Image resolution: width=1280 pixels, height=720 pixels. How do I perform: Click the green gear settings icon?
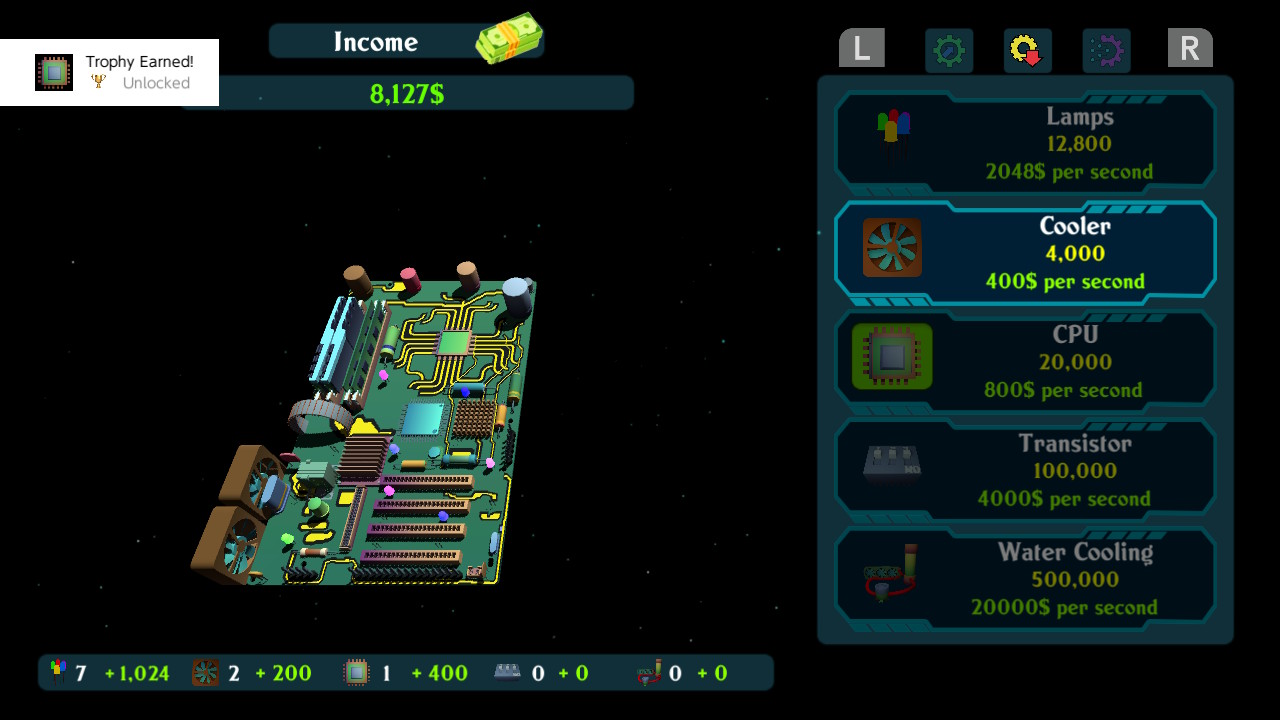click(948, 51)
